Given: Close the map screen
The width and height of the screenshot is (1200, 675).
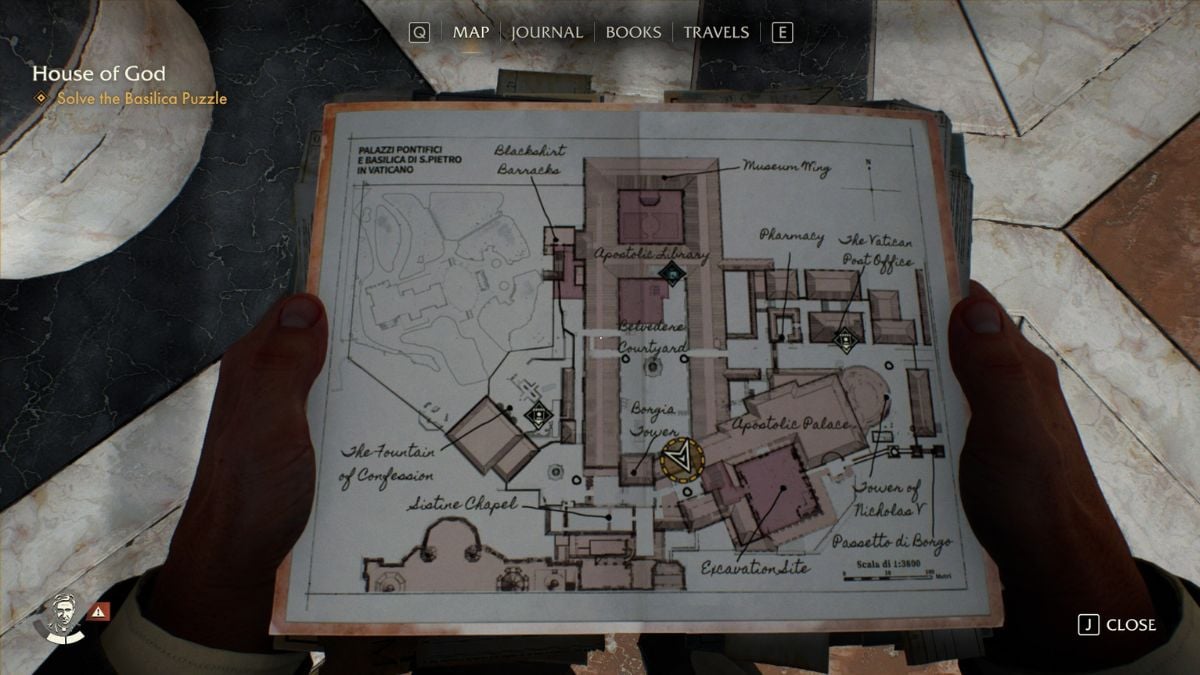Looking at the screenshot, I should pos(1118,625).
